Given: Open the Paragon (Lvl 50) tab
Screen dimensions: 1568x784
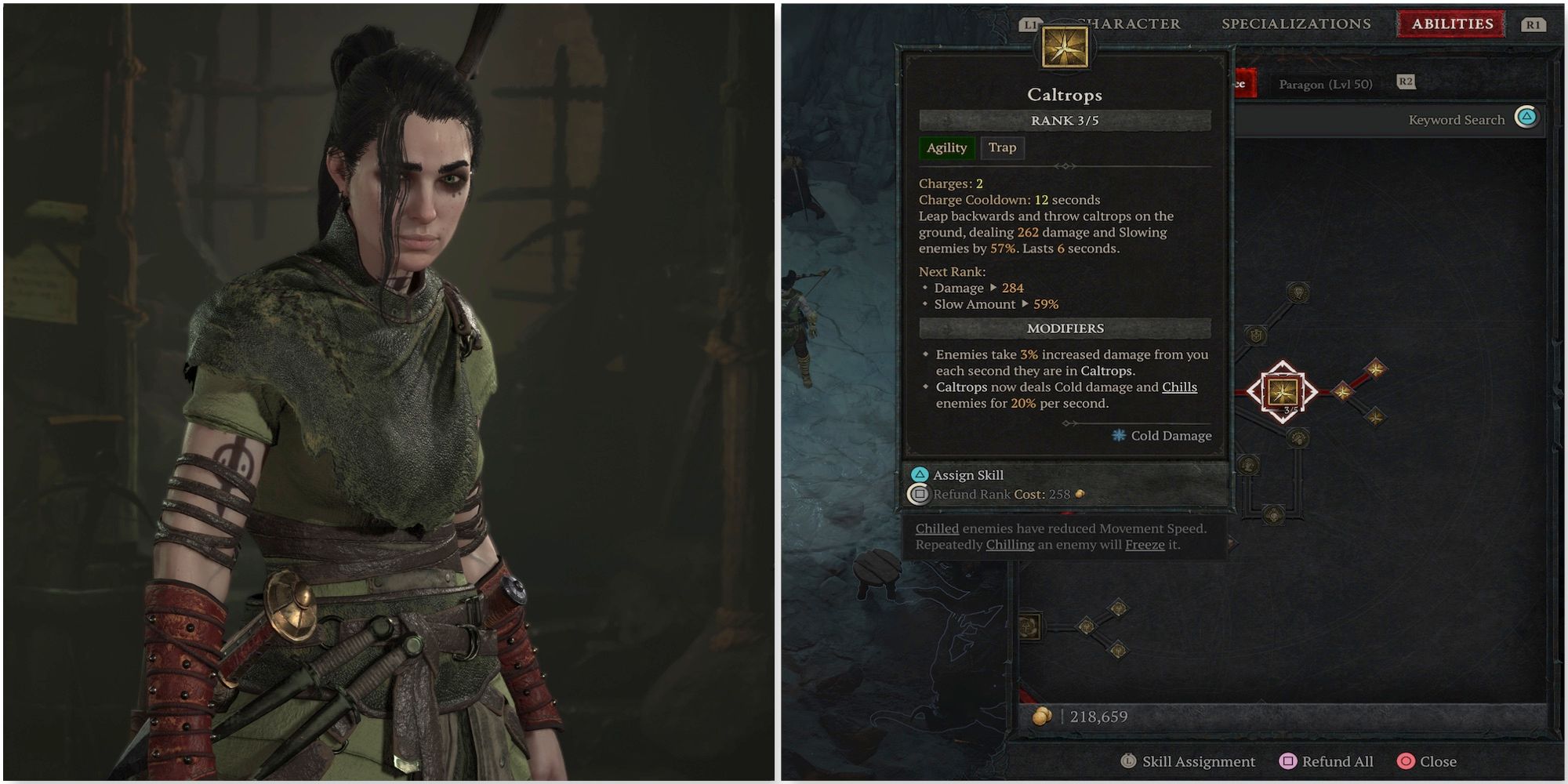Looking at the screenshot, I should (x=1325, y=84).
